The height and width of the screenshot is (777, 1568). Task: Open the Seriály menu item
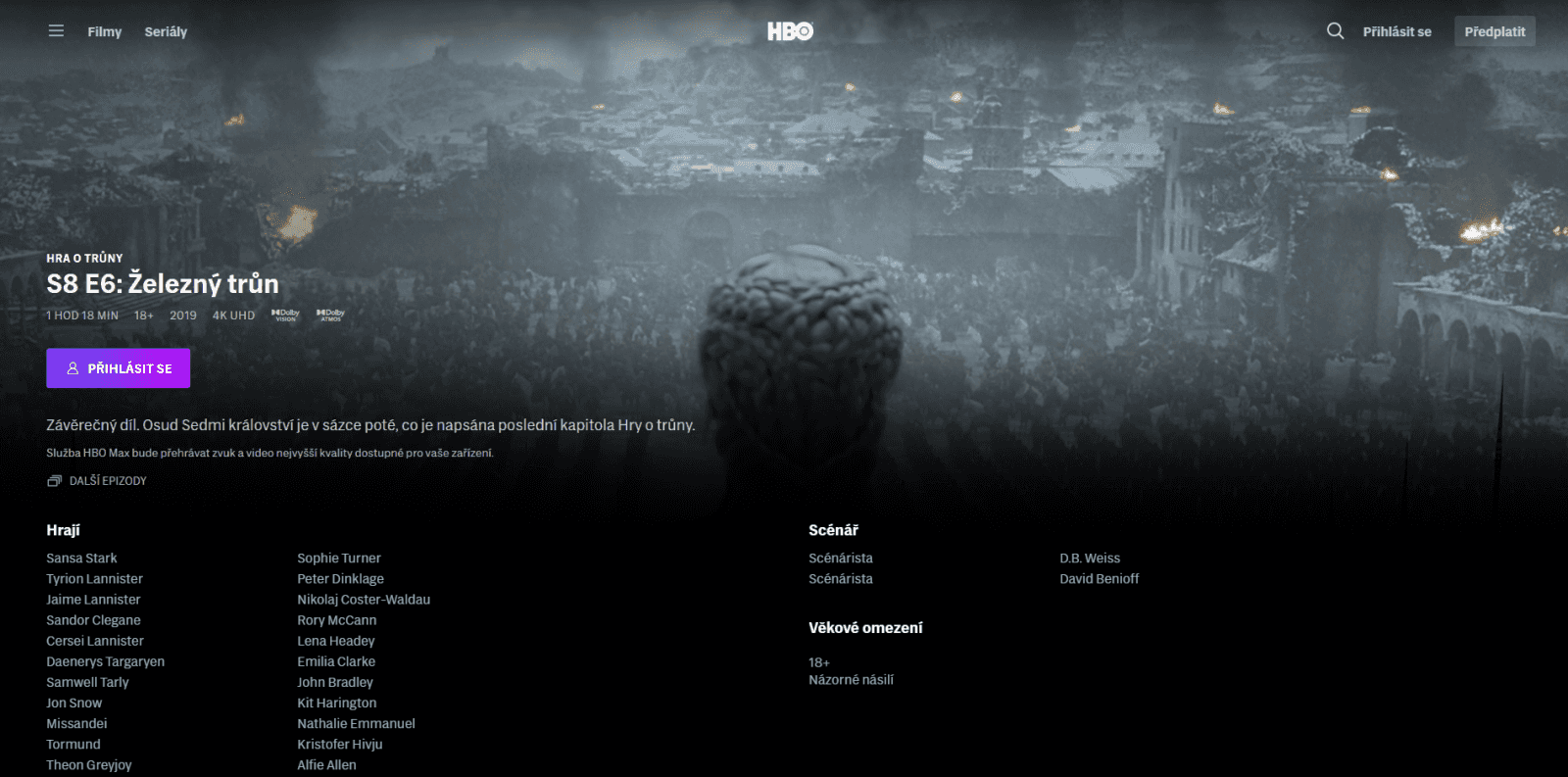click(165, 31)
